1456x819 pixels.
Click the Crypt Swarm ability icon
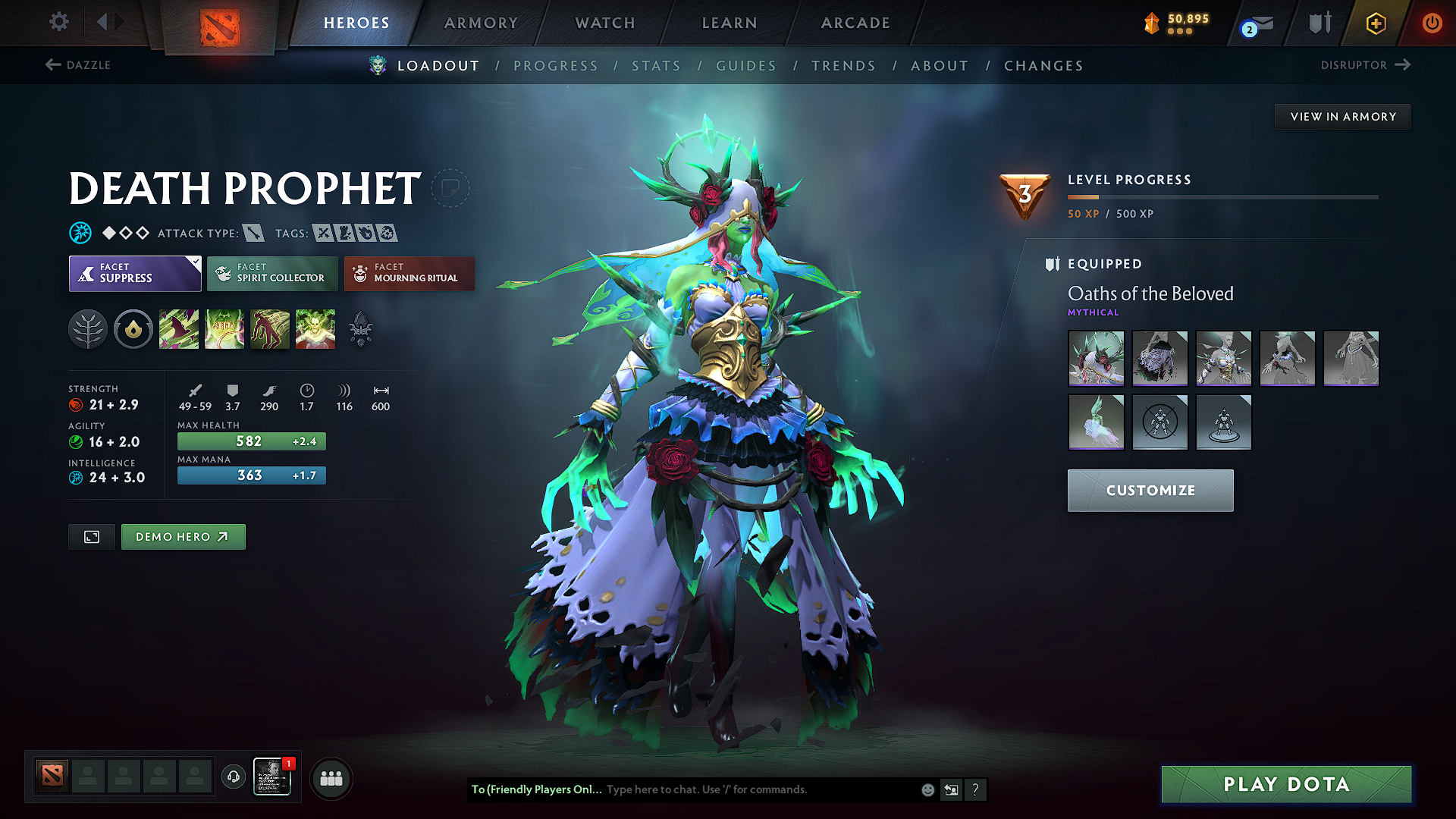179,328
